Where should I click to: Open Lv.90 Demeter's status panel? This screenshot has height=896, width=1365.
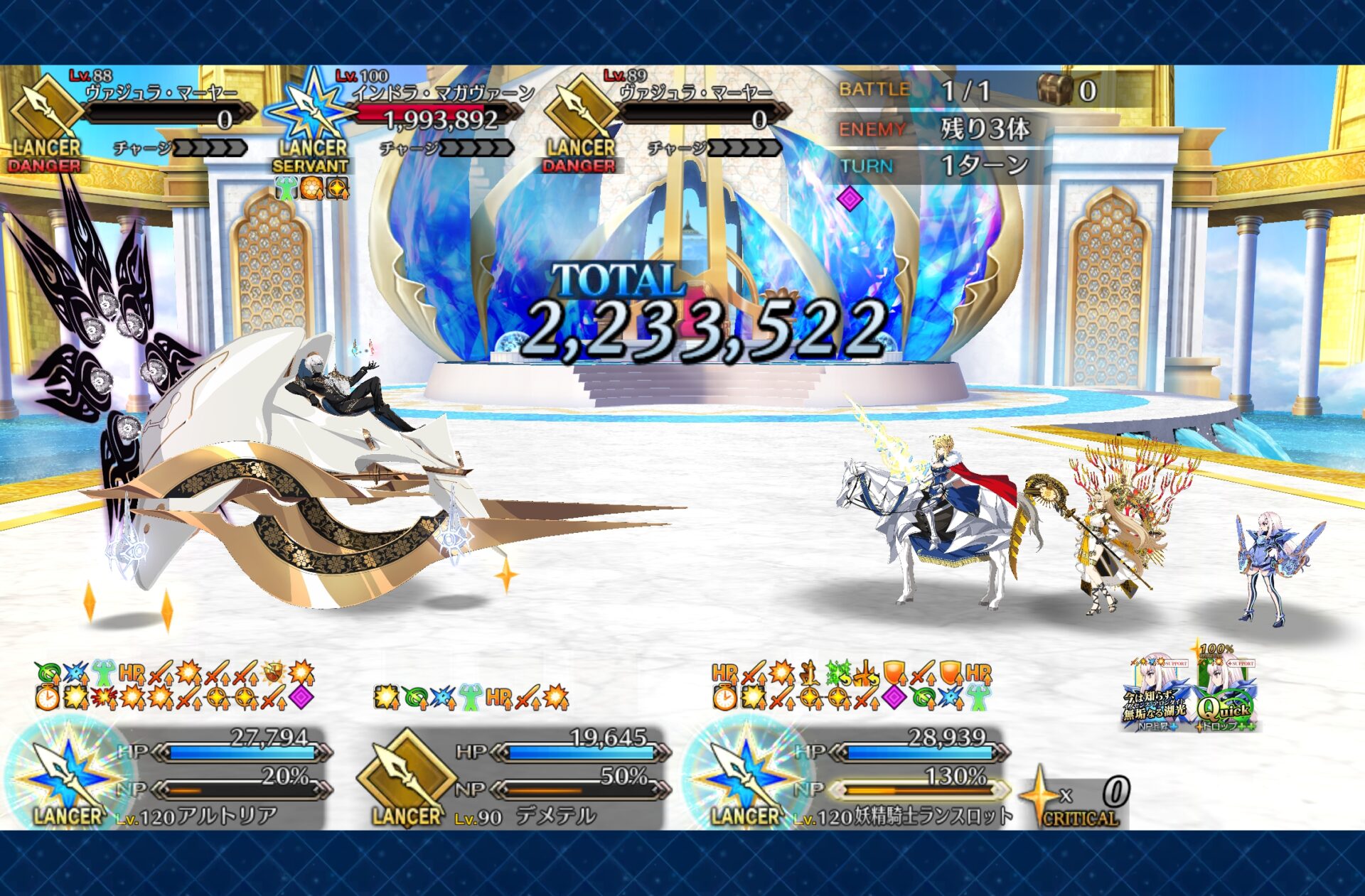513,778
